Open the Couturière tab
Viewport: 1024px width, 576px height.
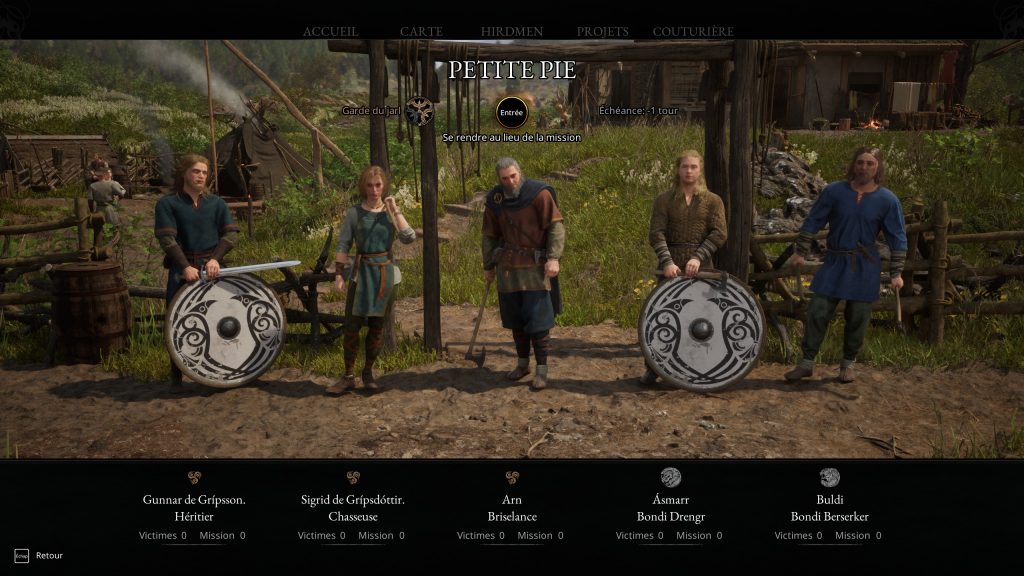click(693, 32)
